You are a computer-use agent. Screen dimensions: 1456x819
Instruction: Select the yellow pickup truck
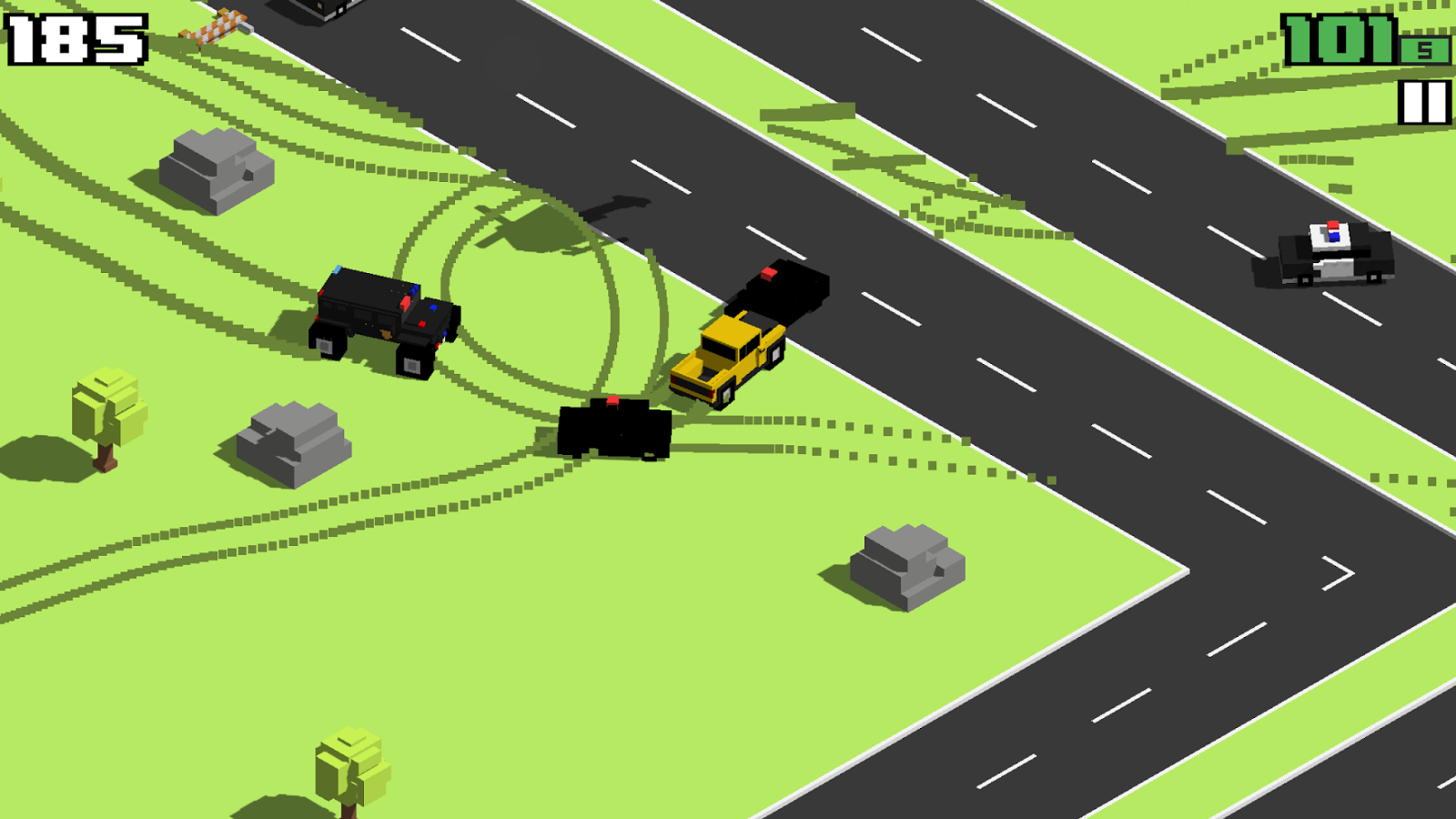(723, 355)
